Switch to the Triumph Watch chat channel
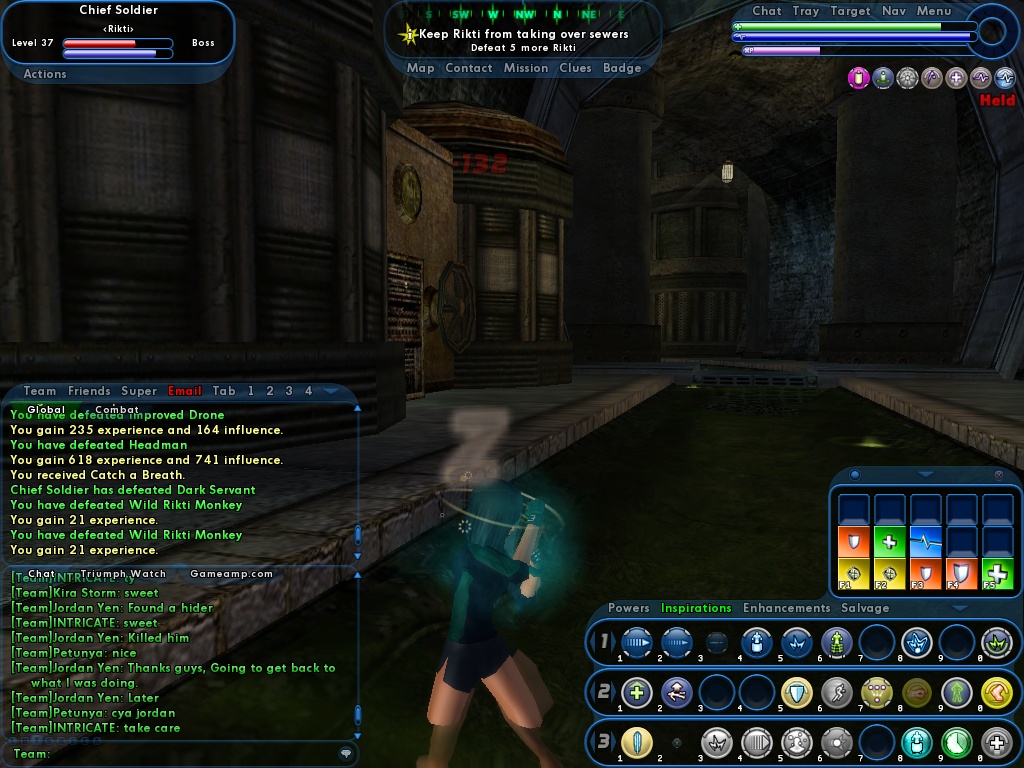 tap(123, 574)
